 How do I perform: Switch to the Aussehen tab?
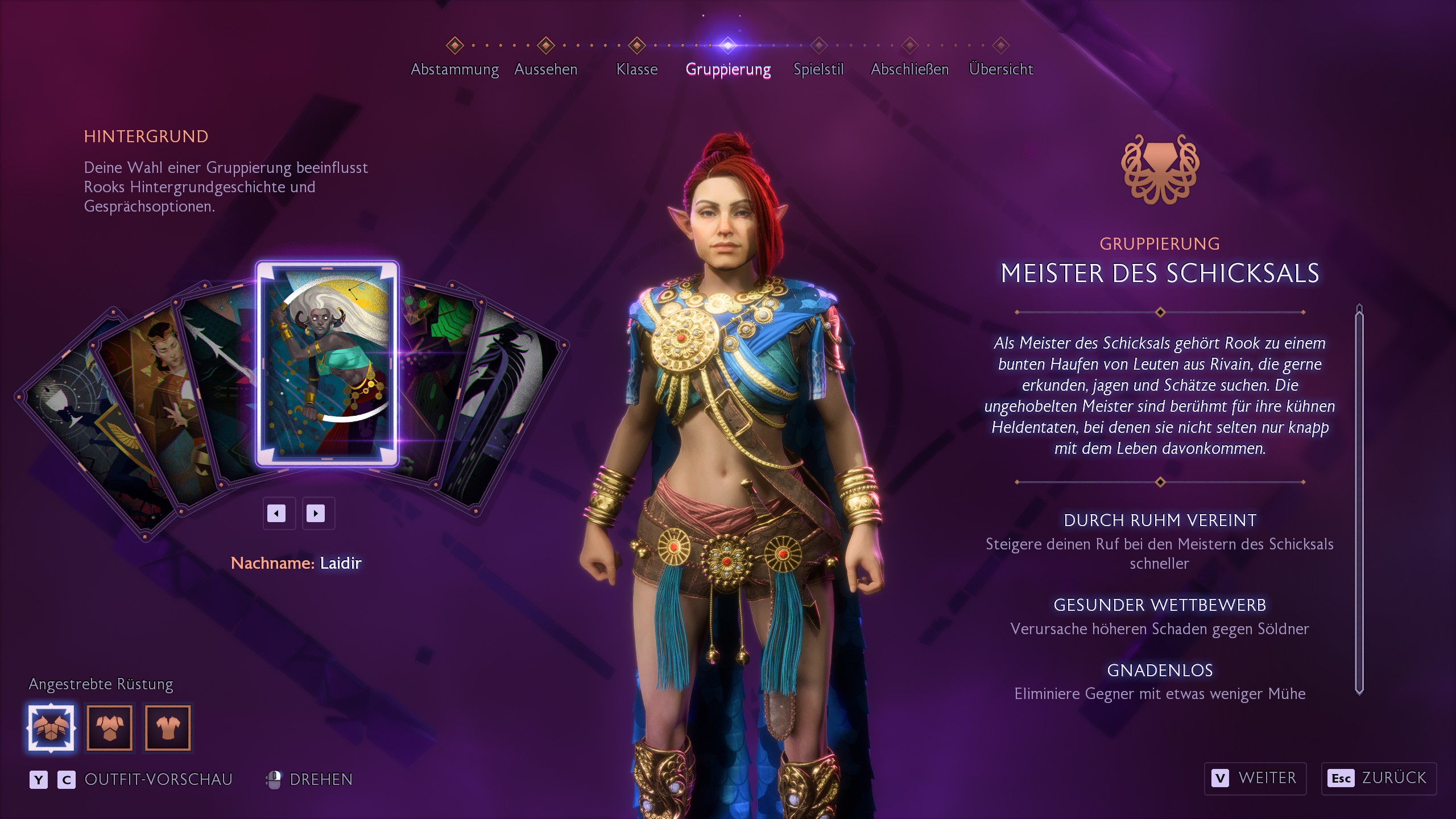[x=545, y=69]
